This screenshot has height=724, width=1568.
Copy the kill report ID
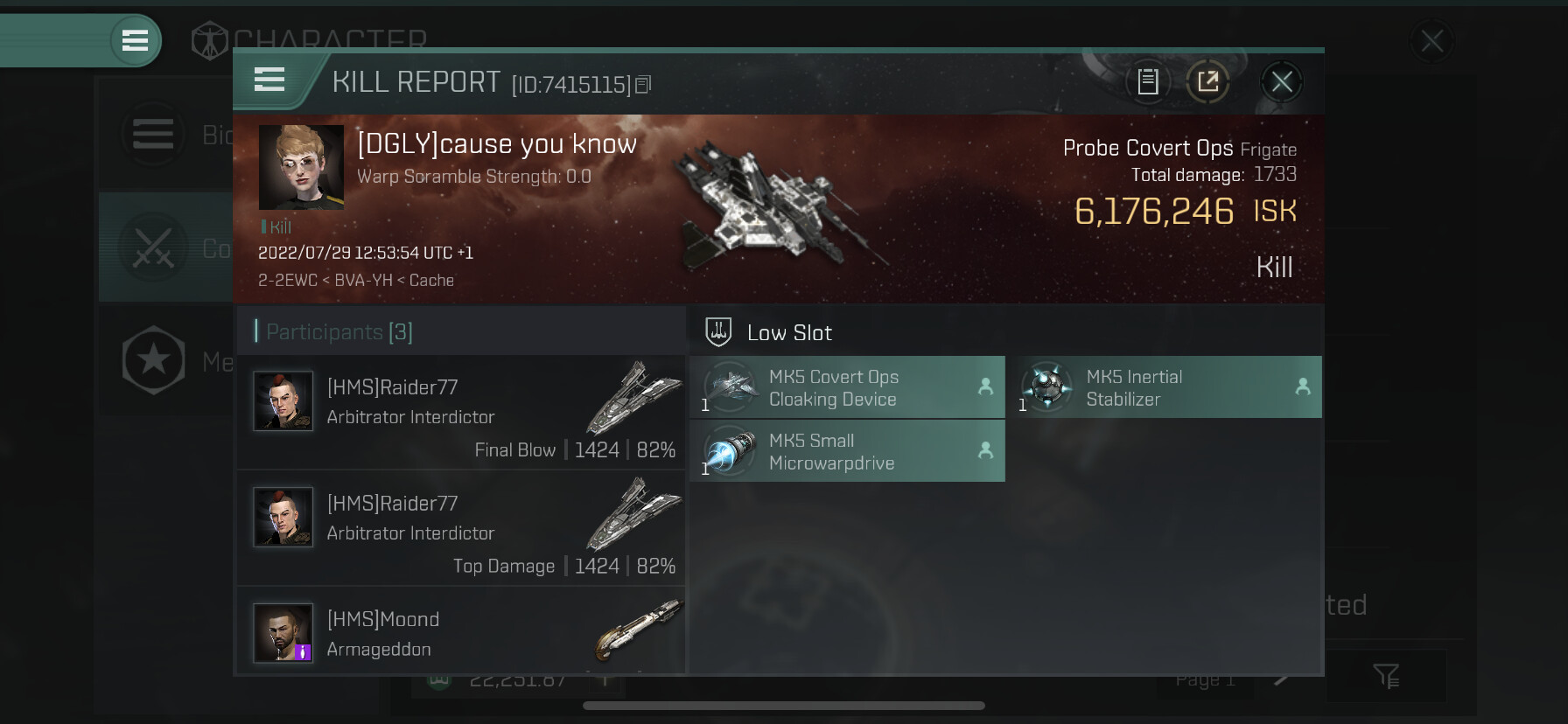tap(643, 85)
